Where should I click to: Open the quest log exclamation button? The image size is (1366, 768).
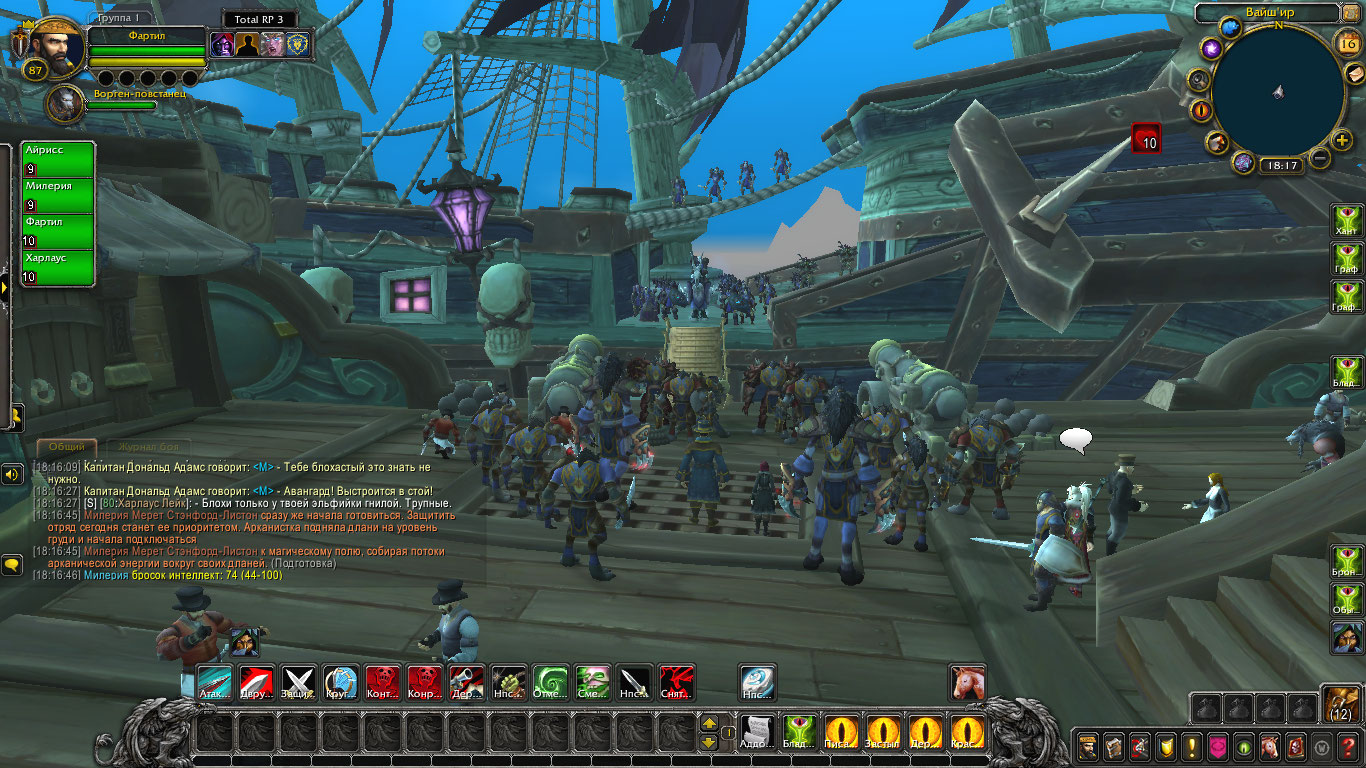(1191, 746)
